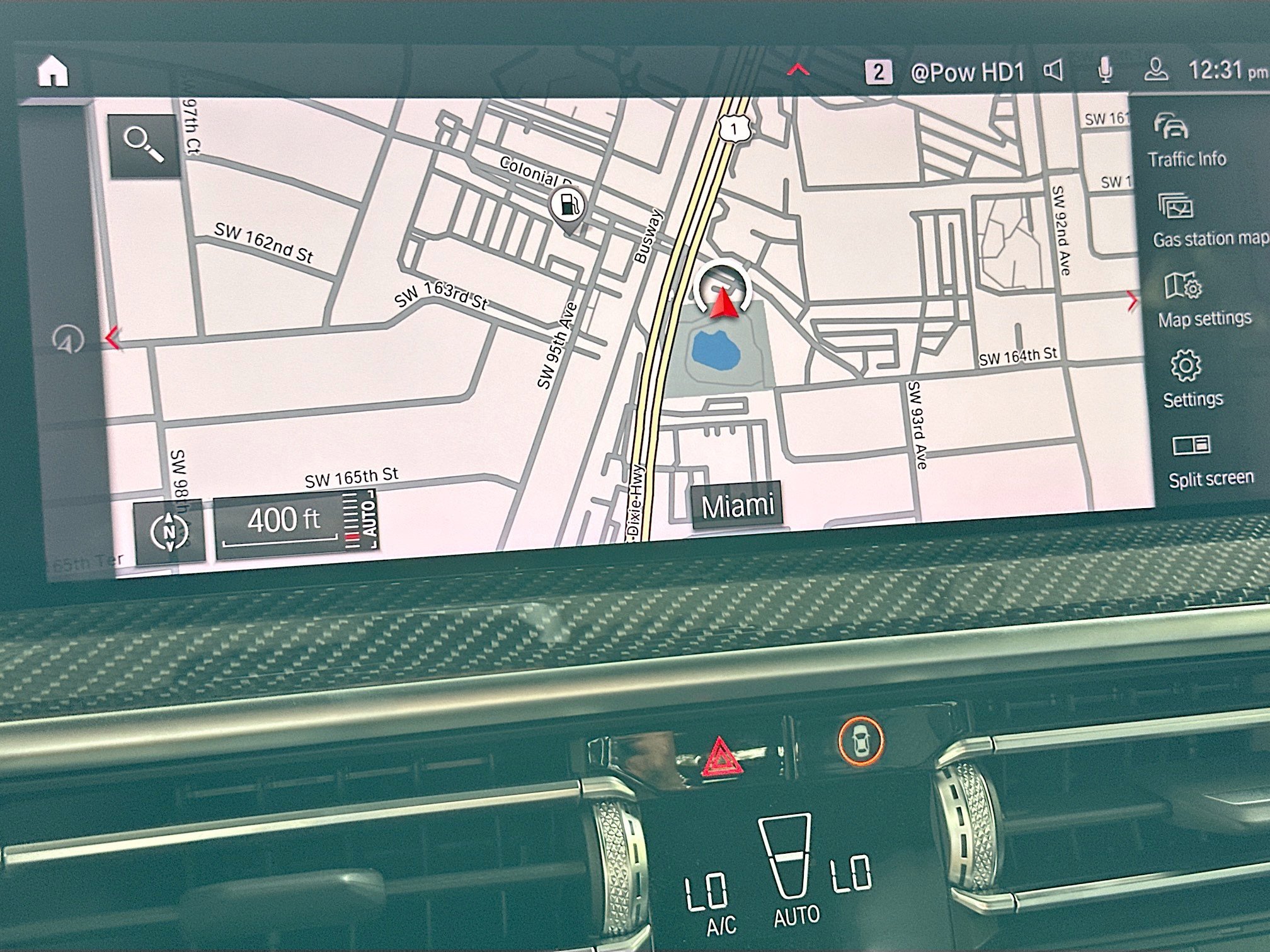Tap the speaker volume icon
This screenshot has width=1270, height=952.
tap(1053, 71)
